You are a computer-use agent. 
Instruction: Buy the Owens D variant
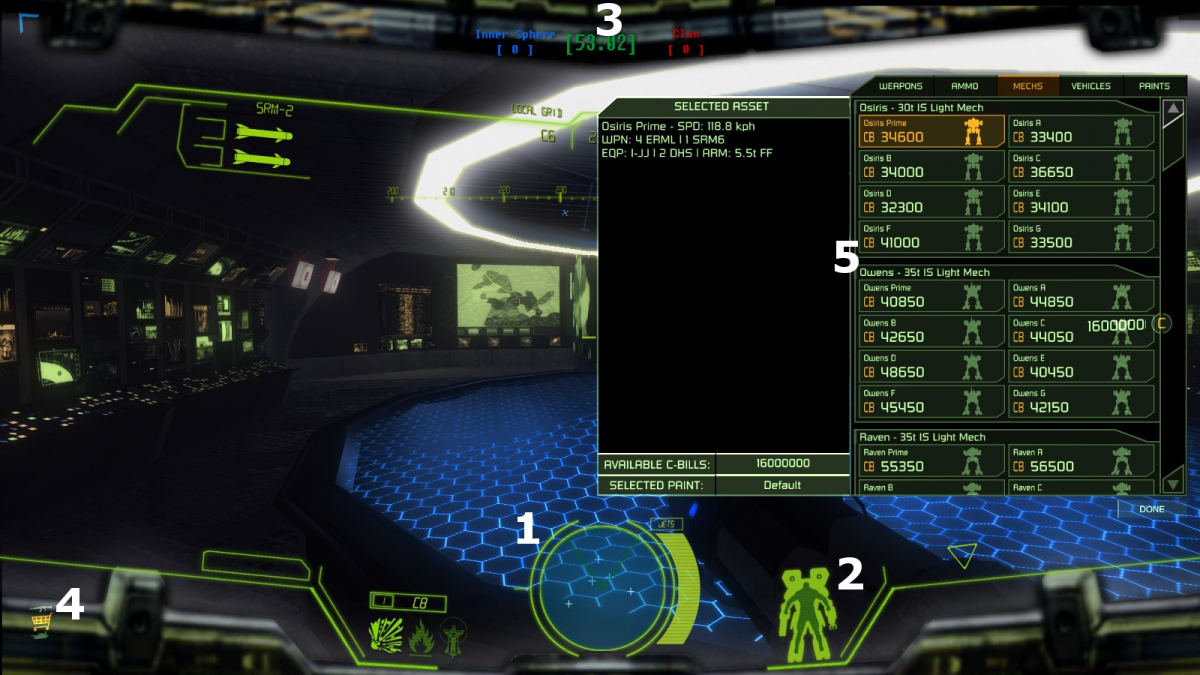pos(931,365)
